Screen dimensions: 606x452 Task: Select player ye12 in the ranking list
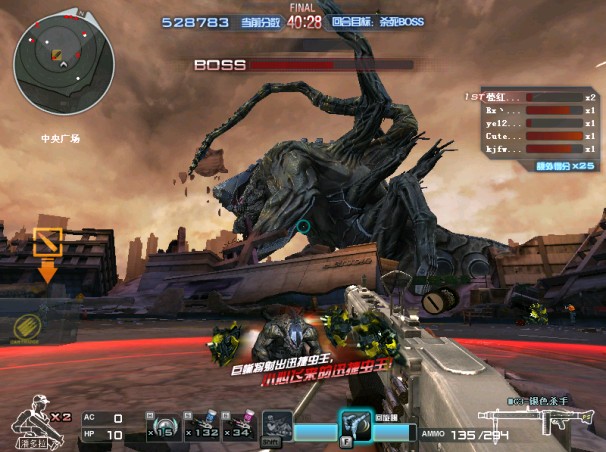(530, 122)
